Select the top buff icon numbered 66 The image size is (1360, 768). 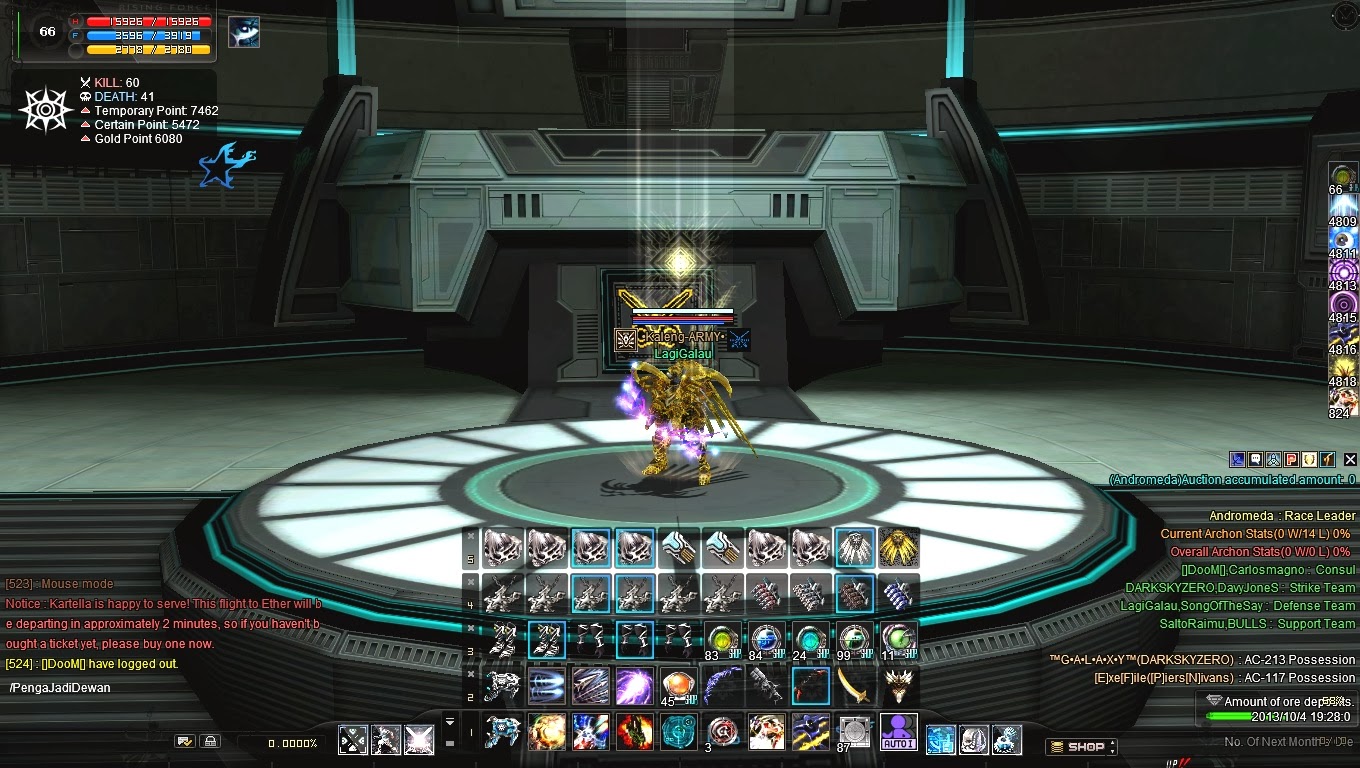1342,177
